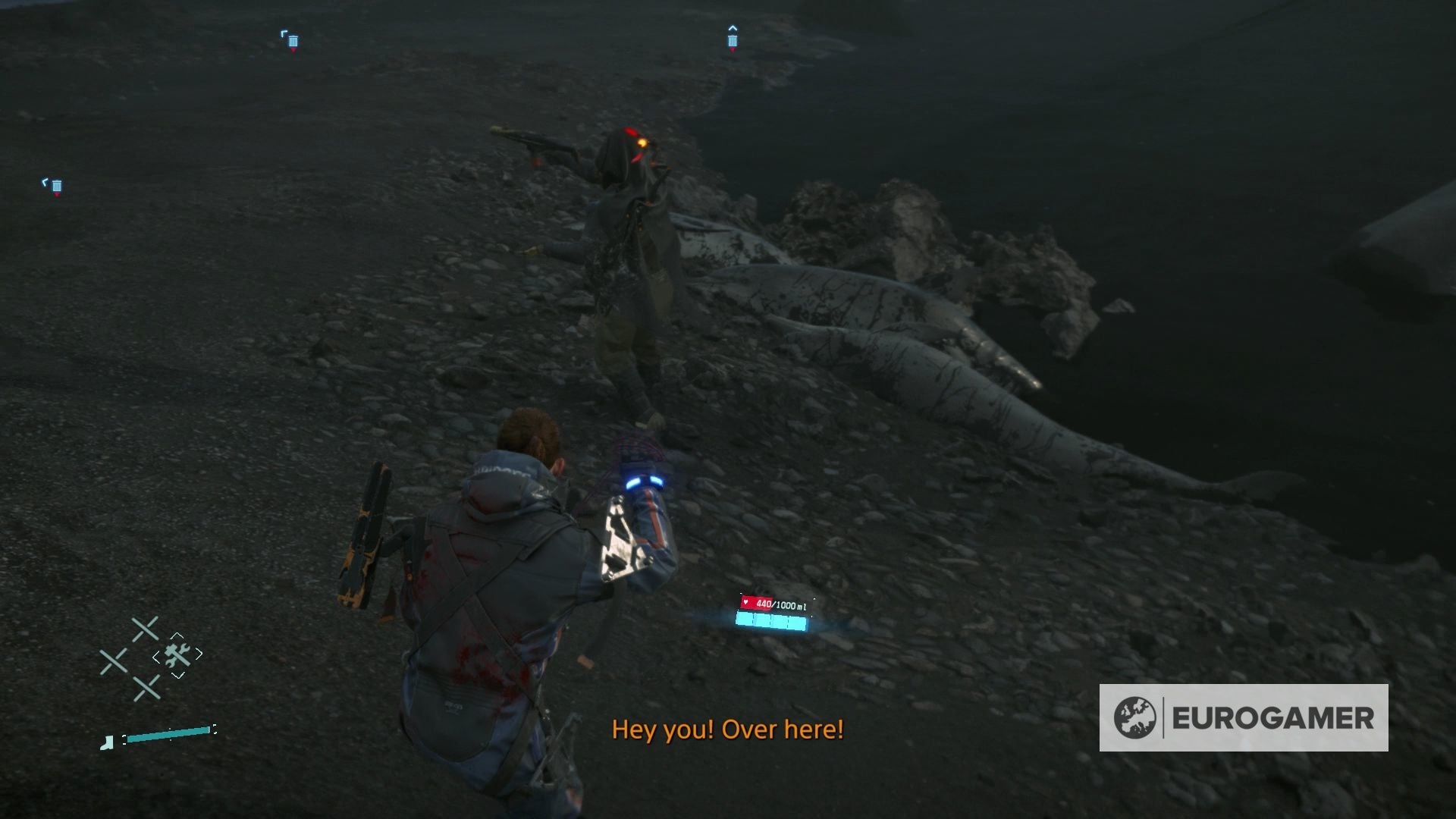Toggle the upward chevron above the right cargo marker

[733, 28]
